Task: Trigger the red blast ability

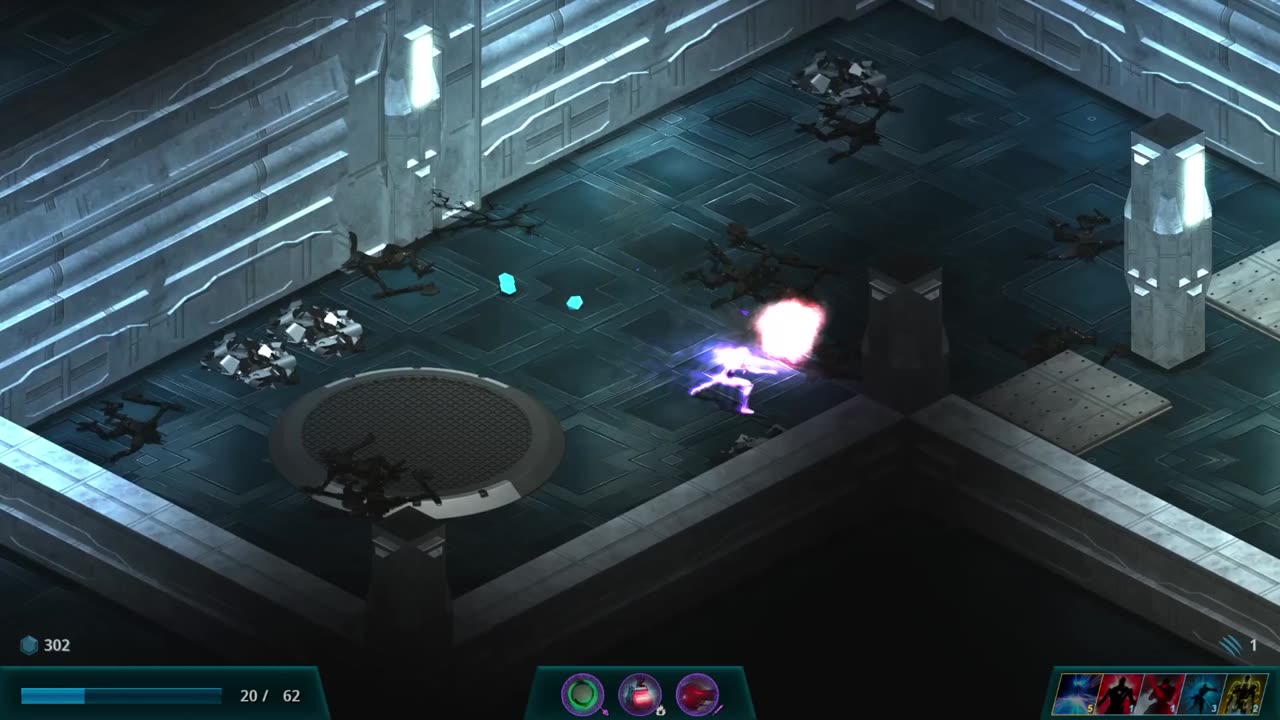Action: 697,693
